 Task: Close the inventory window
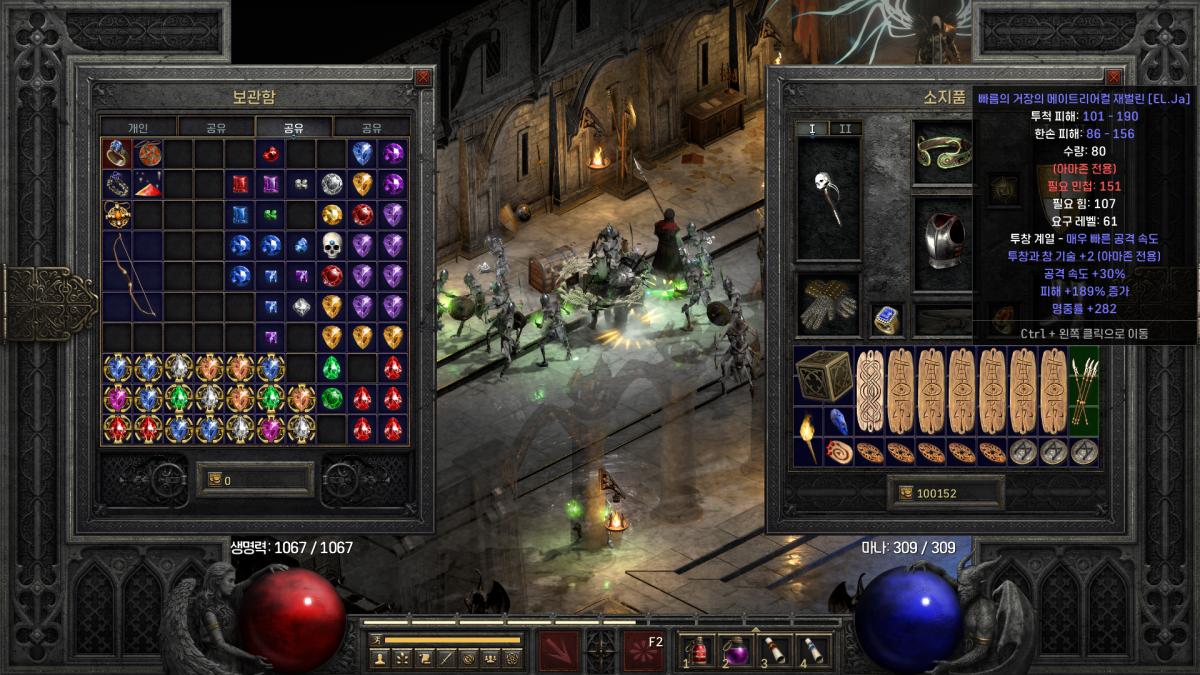coord(1113,77)
